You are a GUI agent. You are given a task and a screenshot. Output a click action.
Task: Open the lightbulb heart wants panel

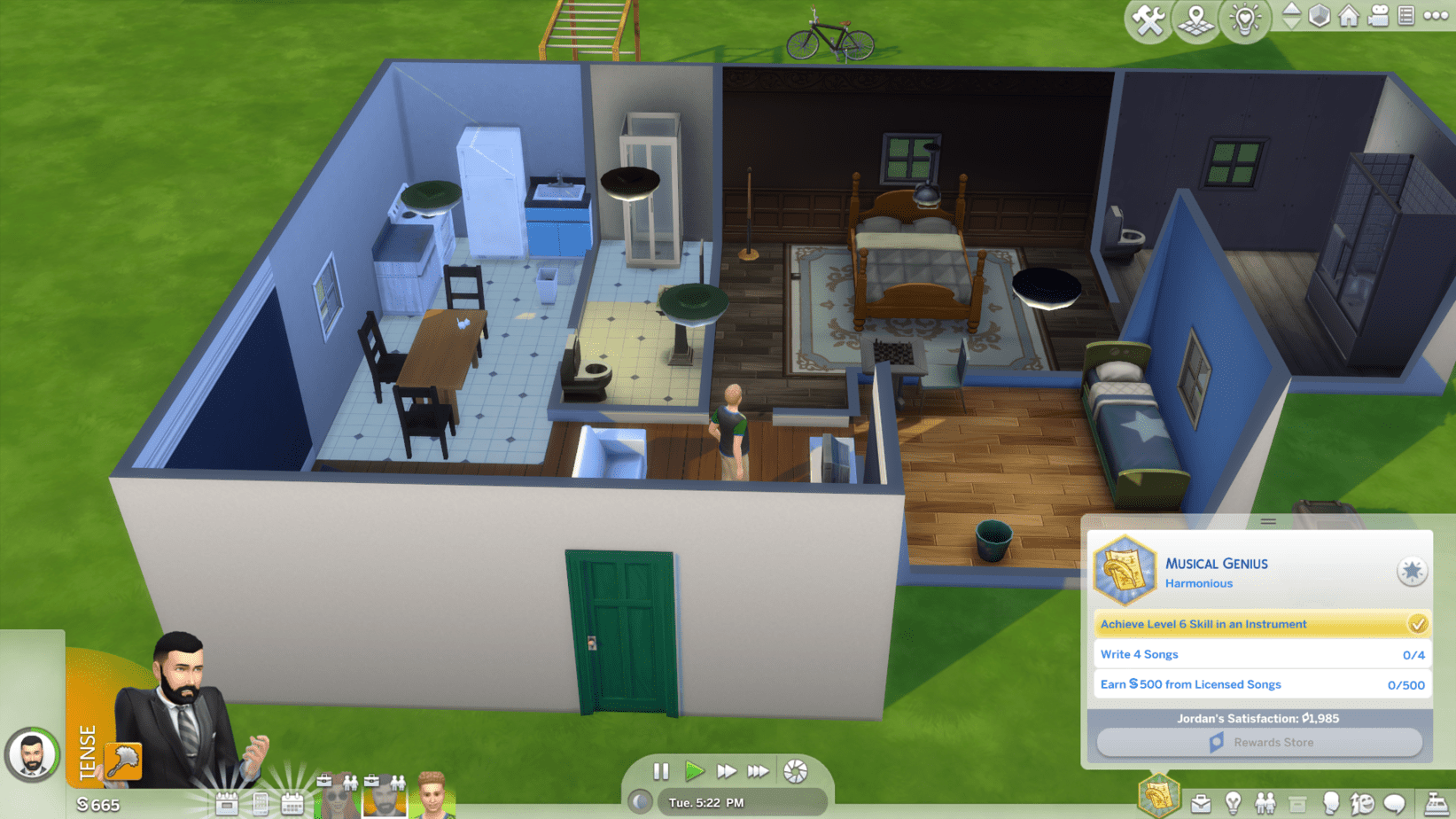click(1244, 19)
